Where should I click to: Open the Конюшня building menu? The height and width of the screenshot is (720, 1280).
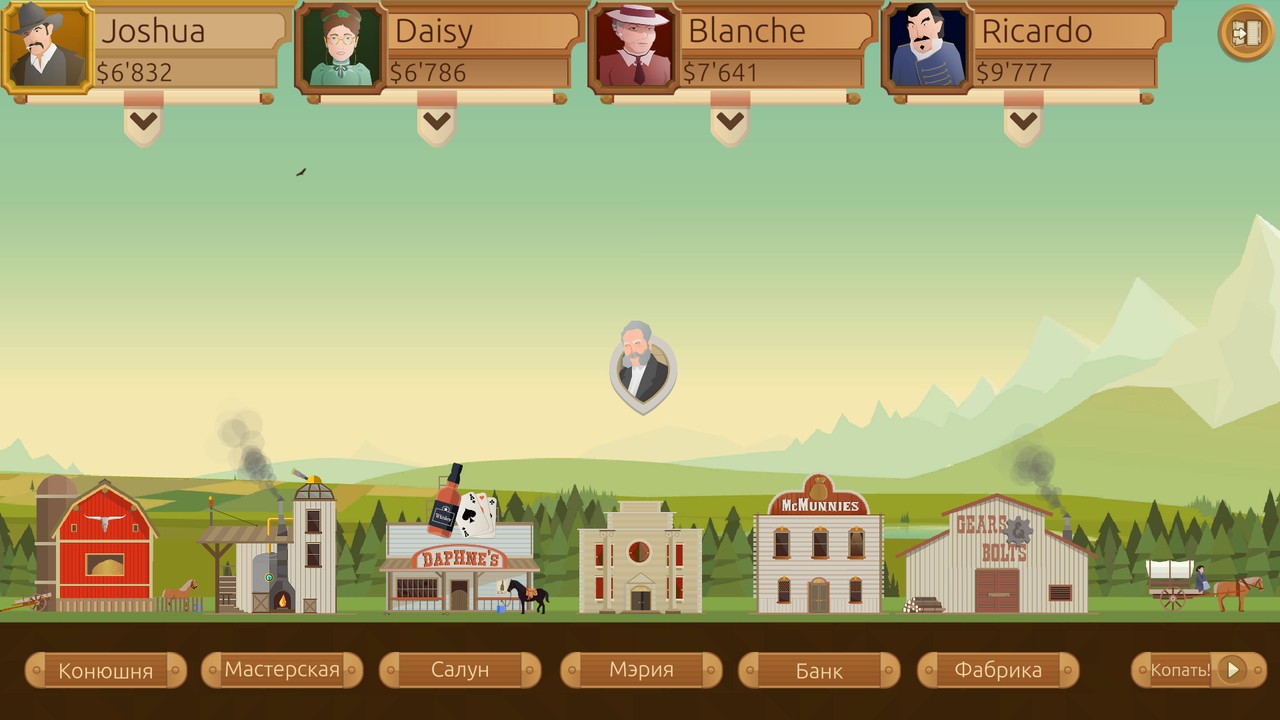[x=105, y=670]
